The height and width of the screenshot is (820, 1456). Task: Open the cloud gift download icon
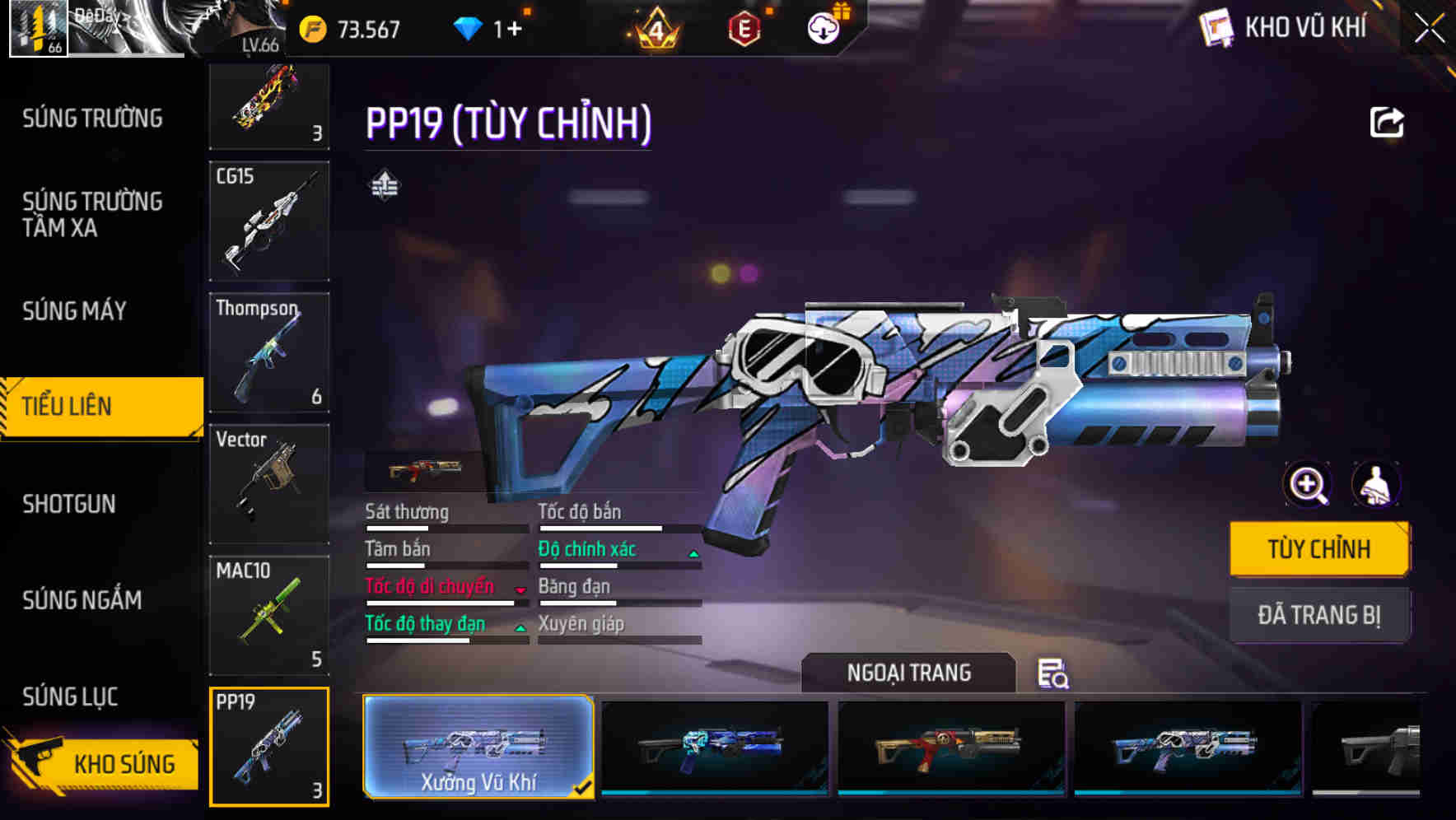point(823,27)
